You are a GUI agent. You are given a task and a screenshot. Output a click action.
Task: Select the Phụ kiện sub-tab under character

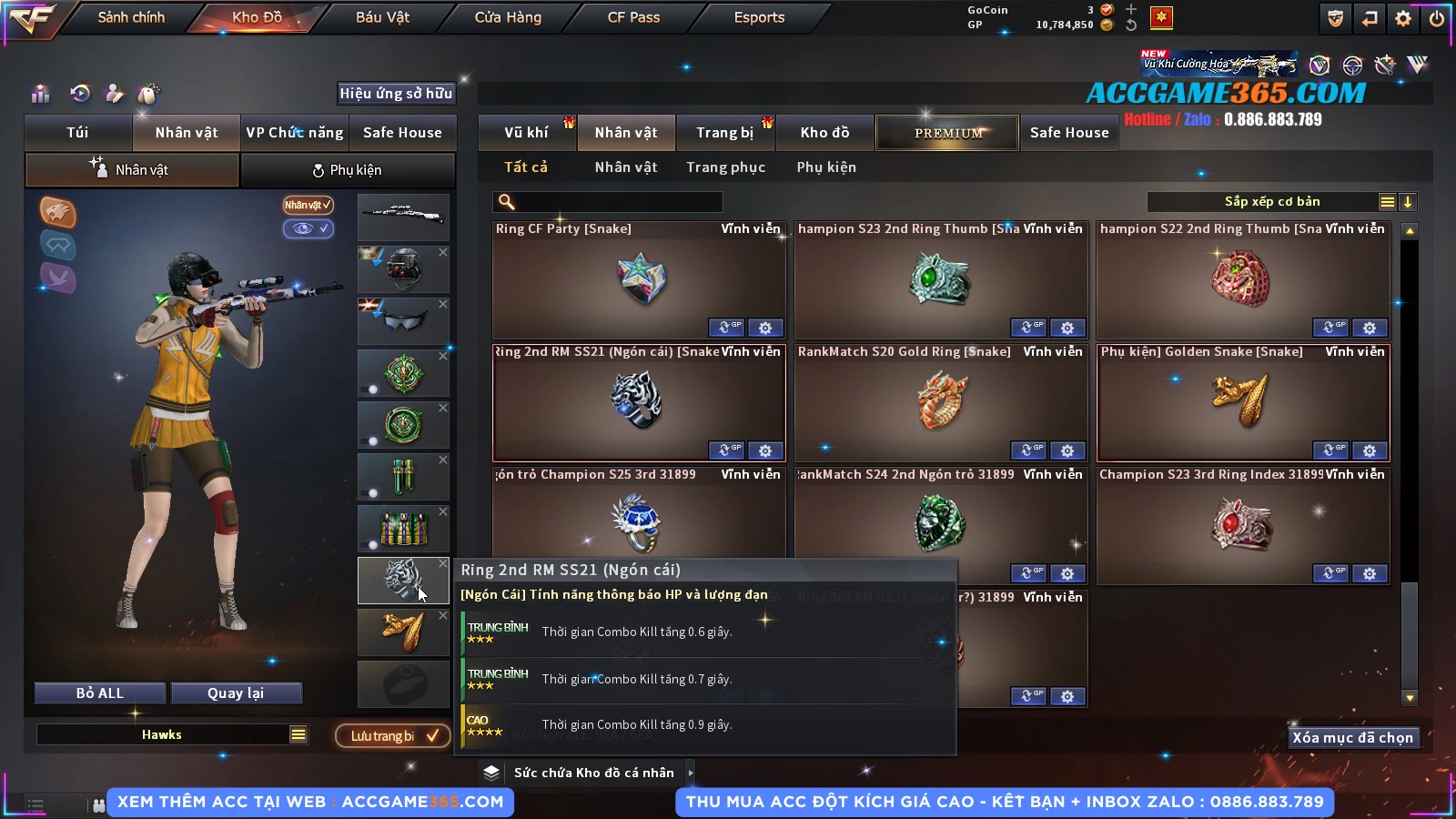(347, 170)
